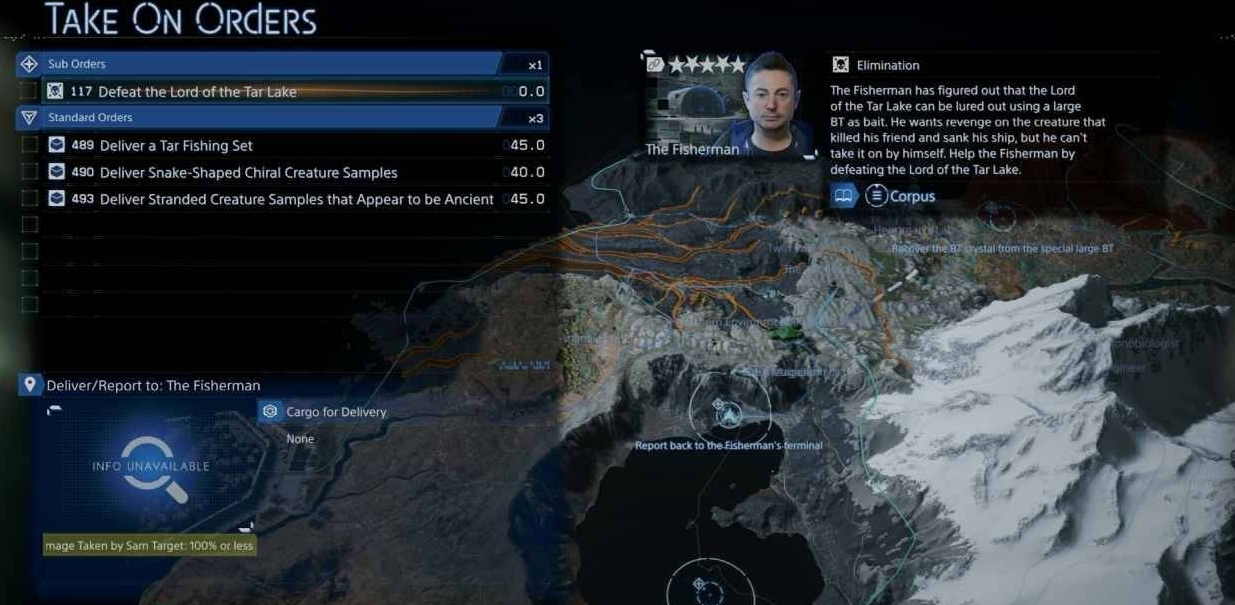Screen dimensions: 1235x605
Task: Check the box beside order 490
Action: click(x=30, y=173)
